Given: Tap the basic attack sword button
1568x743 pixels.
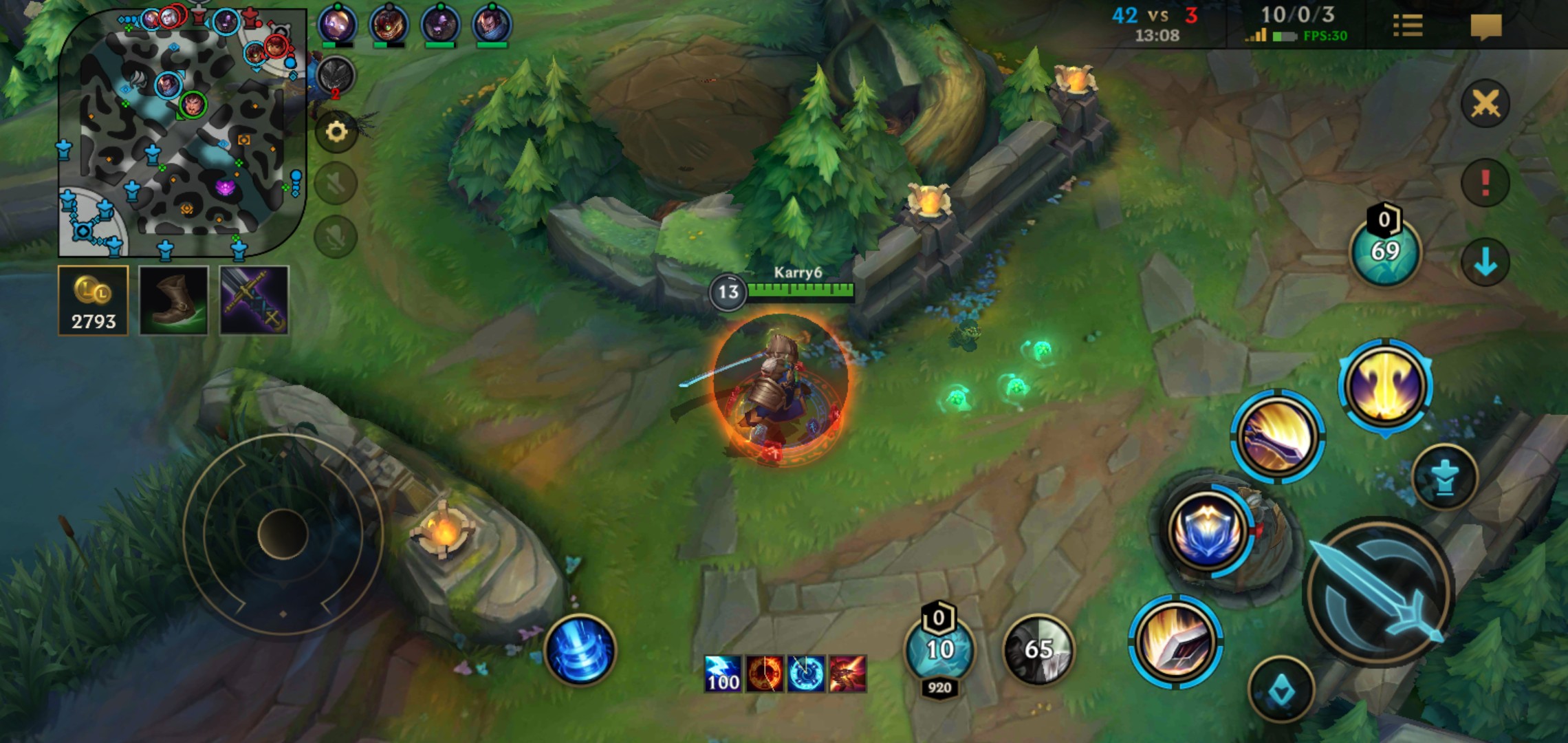Looking at the screenshot, I should point(1378,592).
